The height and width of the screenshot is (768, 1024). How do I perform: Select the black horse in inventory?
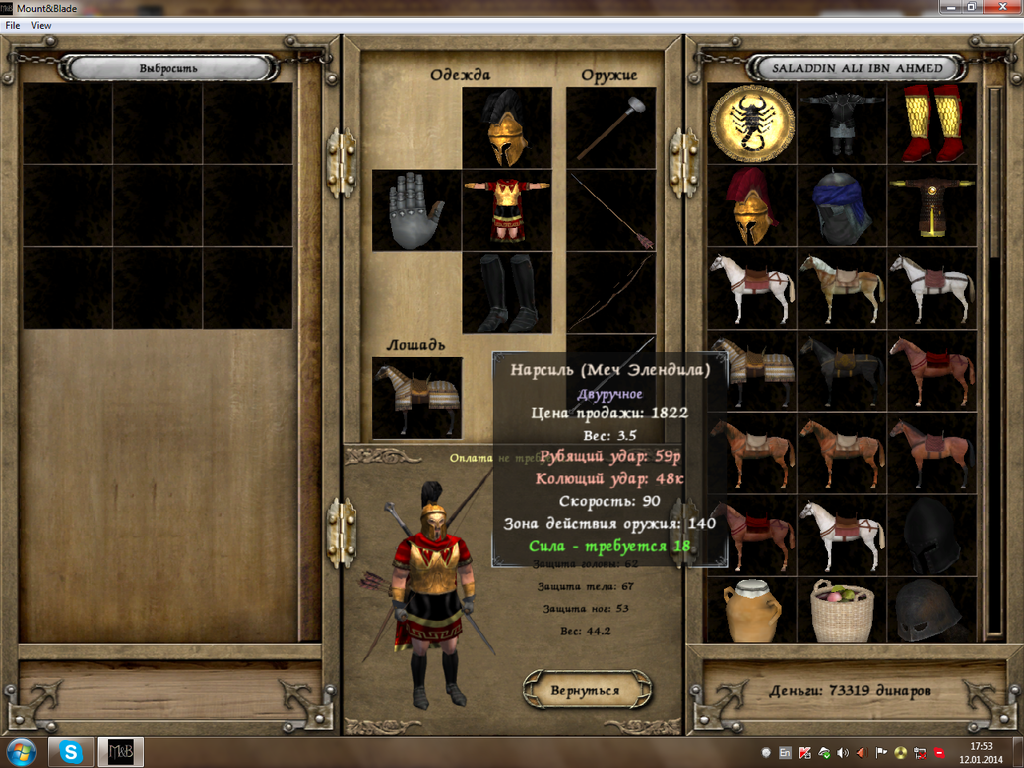coord(842,370)
